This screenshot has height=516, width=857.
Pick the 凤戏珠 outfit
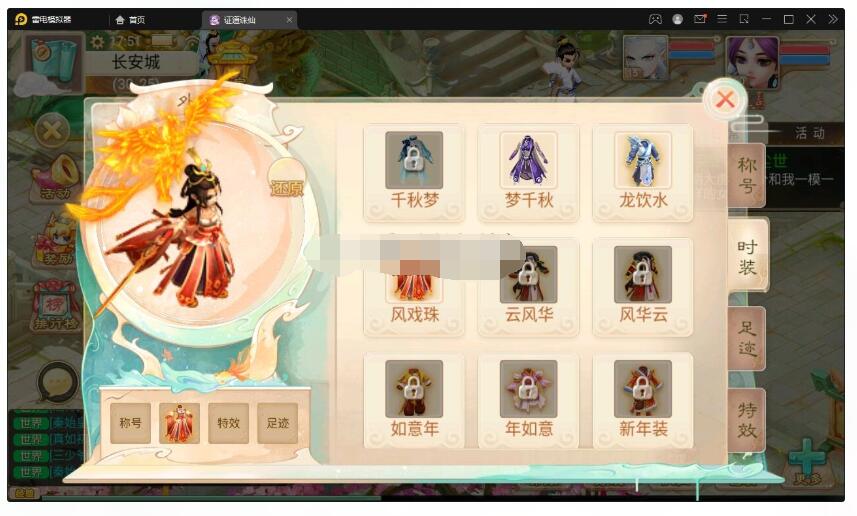coord(414,287)
